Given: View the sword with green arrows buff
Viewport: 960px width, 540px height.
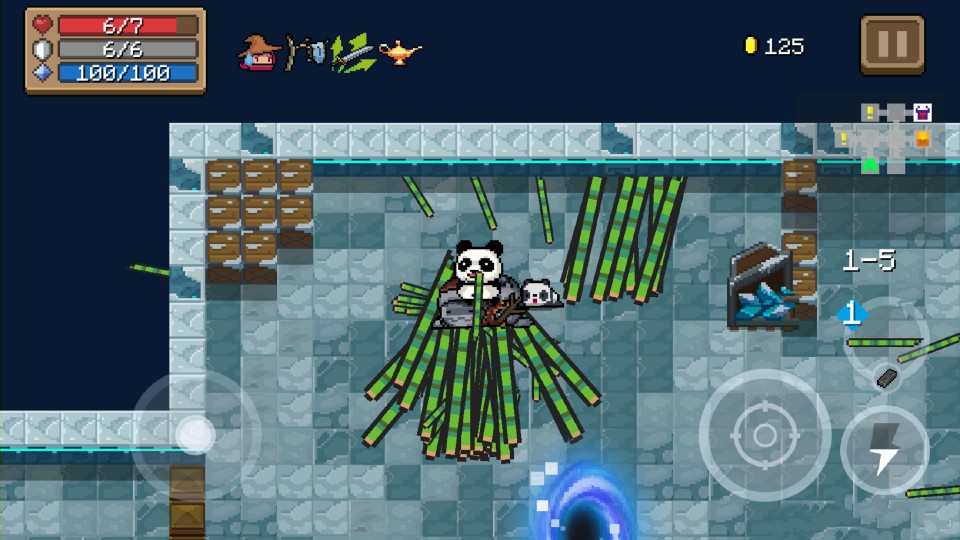Looking at the screenshot, I should coord(353,50).
